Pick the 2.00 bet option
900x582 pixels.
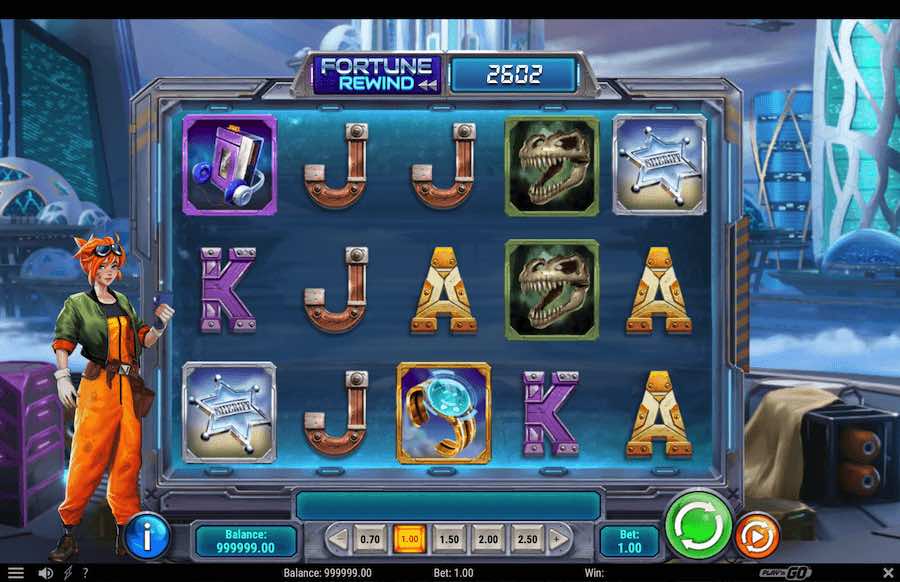tap(488, 540)
